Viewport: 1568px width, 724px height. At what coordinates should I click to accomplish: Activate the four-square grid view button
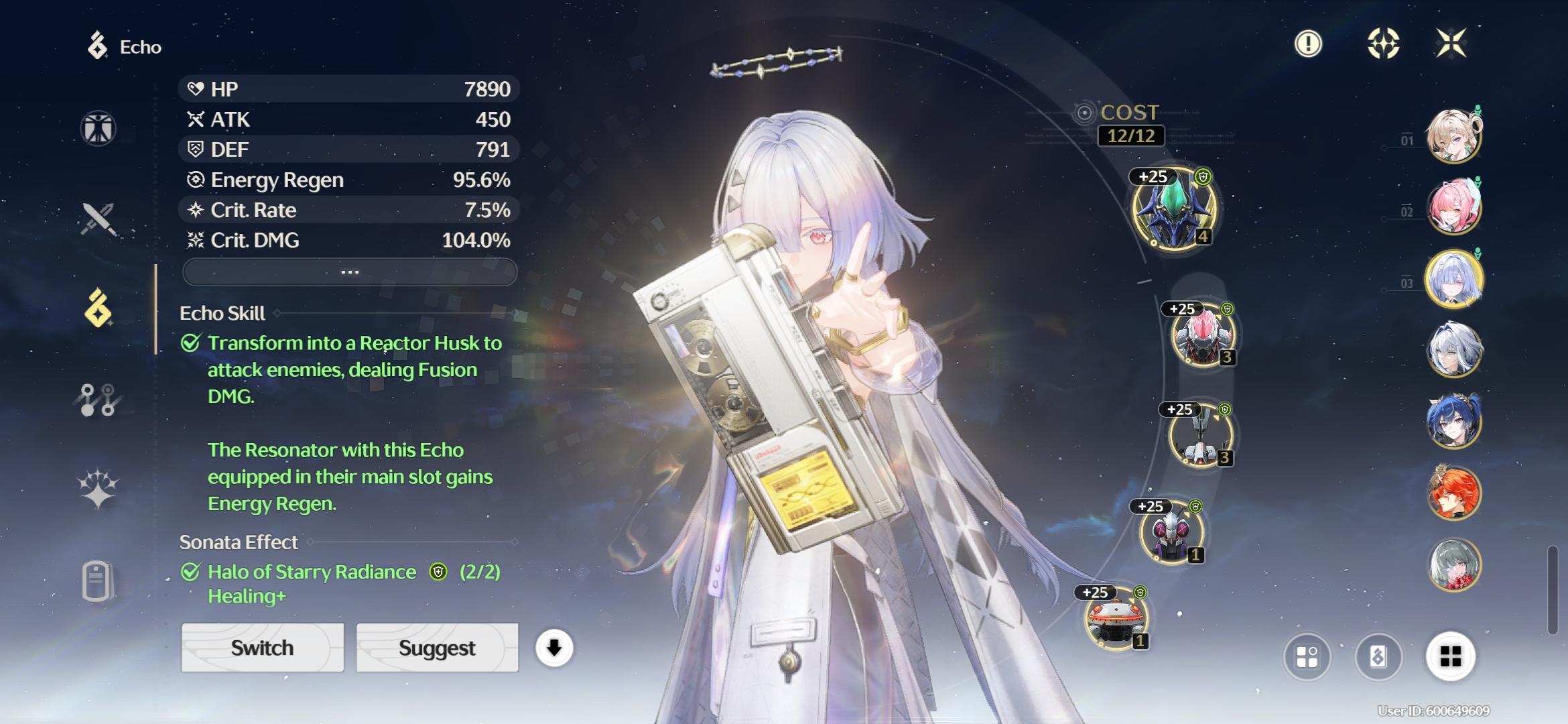click(x=1450, y=656)
